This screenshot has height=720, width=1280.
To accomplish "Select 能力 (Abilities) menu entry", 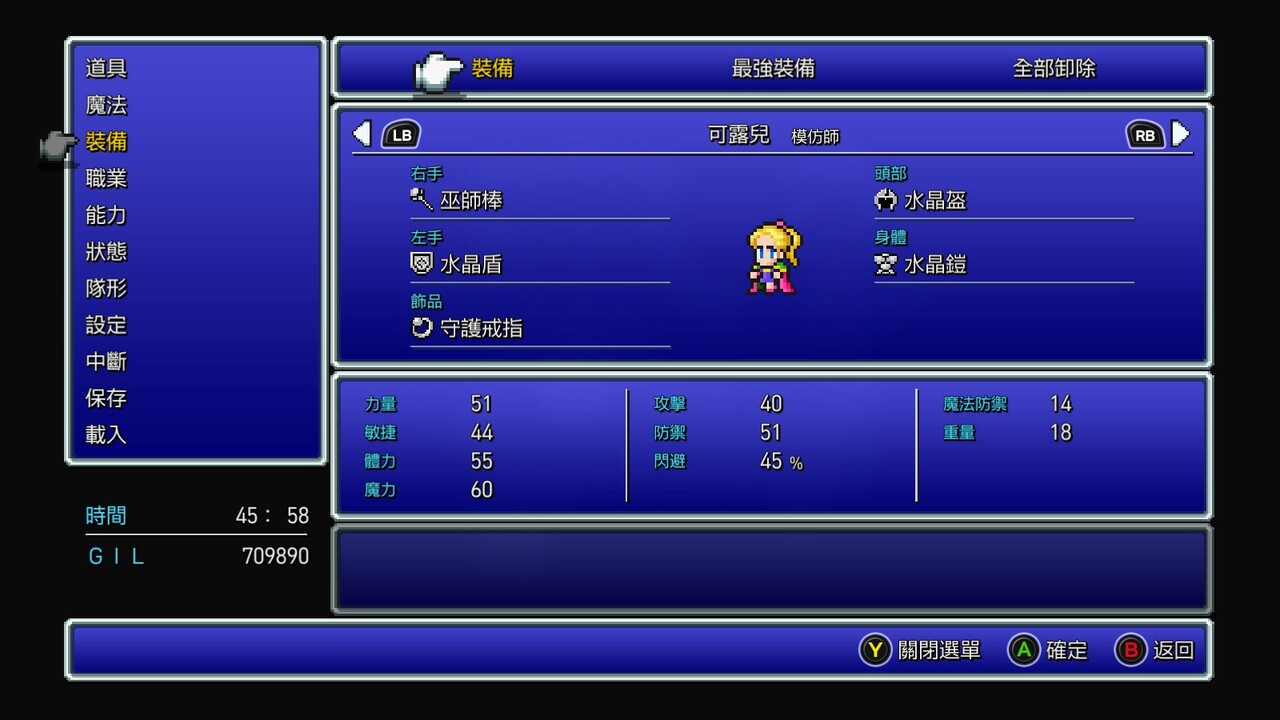I will point(106,215).
